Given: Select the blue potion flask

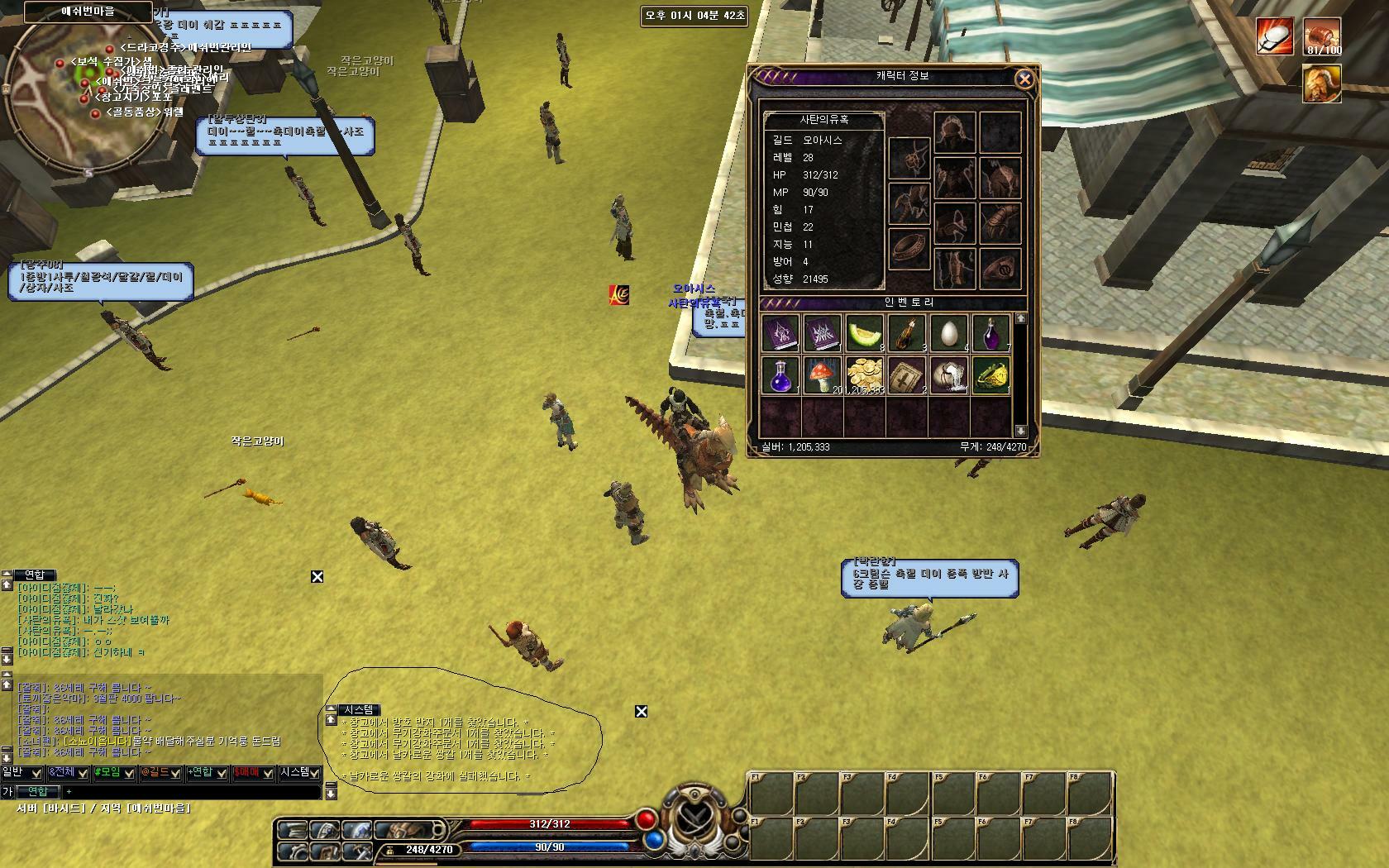Looking at the screenshot, I should pyautogui.click(x=780, y=375).
